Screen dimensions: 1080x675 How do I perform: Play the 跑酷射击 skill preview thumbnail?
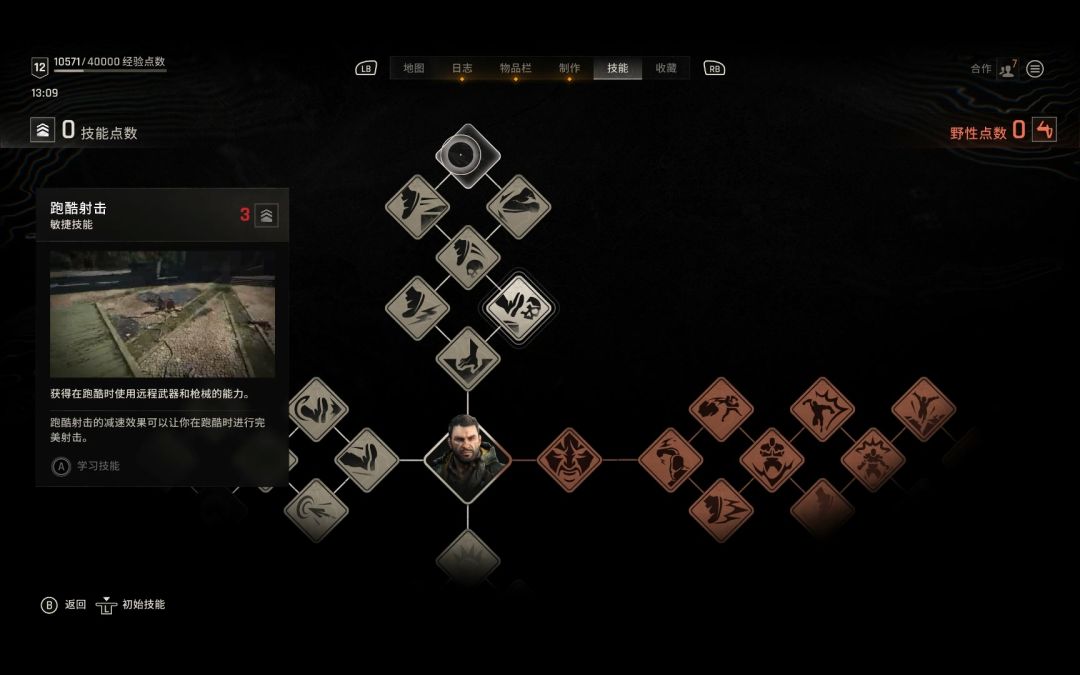click(x=162, y=313)
